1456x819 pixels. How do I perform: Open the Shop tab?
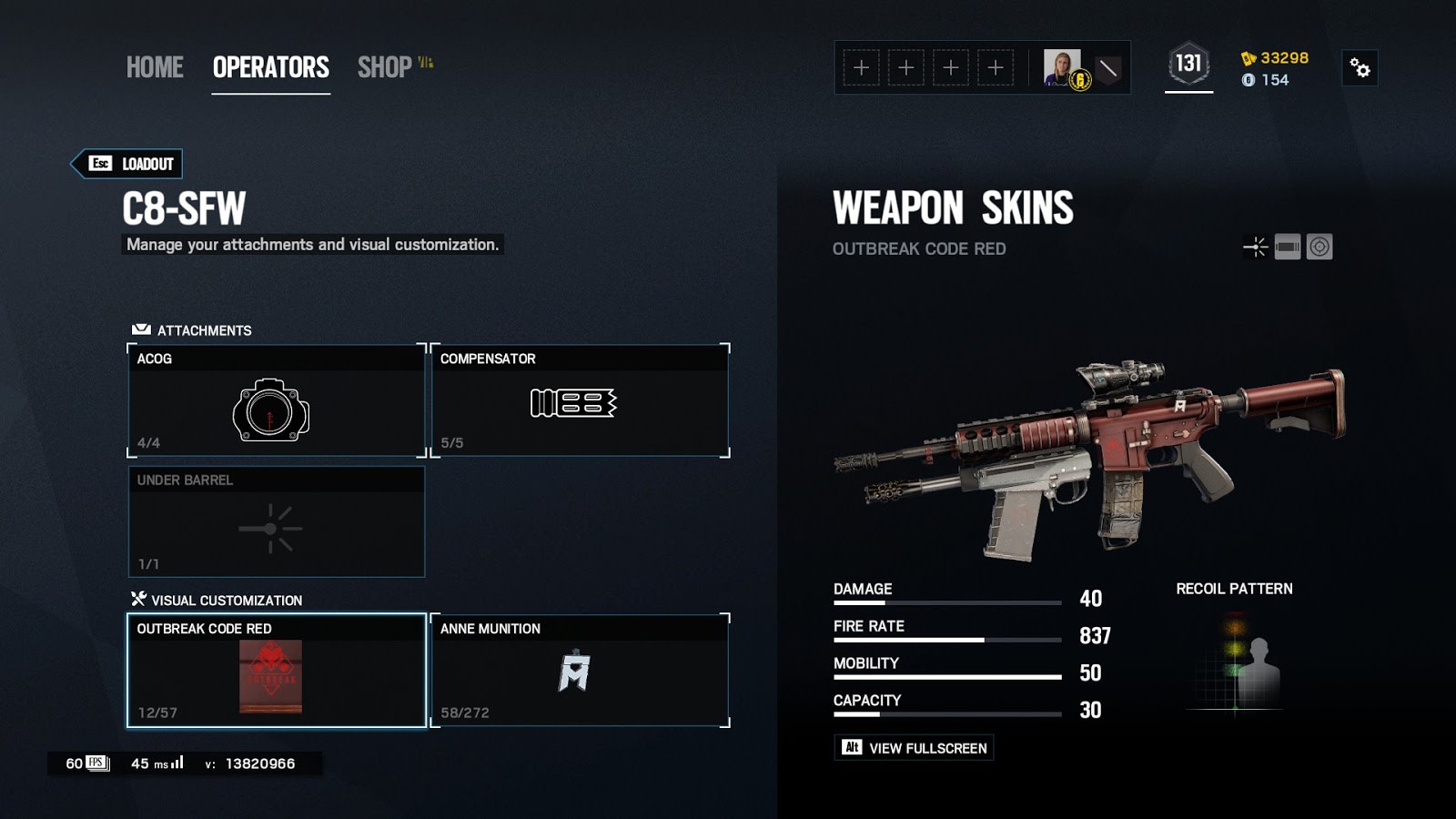[x=385, y=67]
